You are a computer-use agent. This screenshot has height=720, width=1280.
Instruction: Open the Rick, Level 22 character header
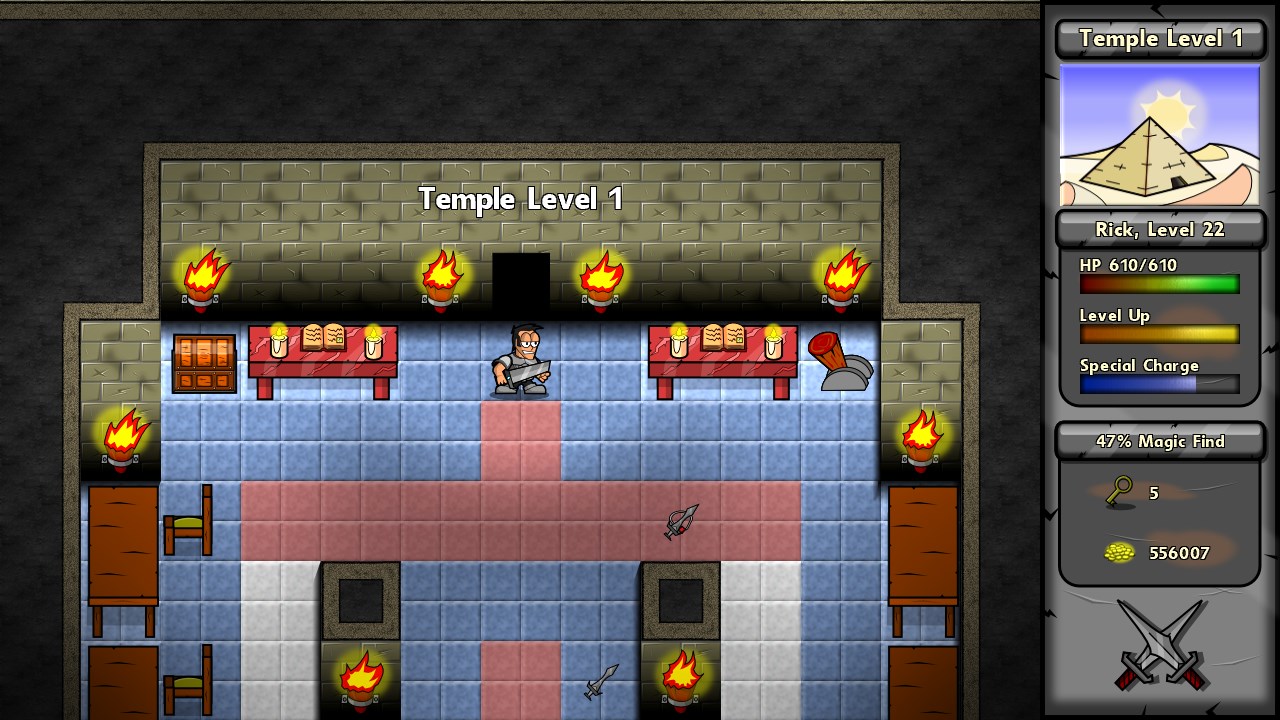1160,230
